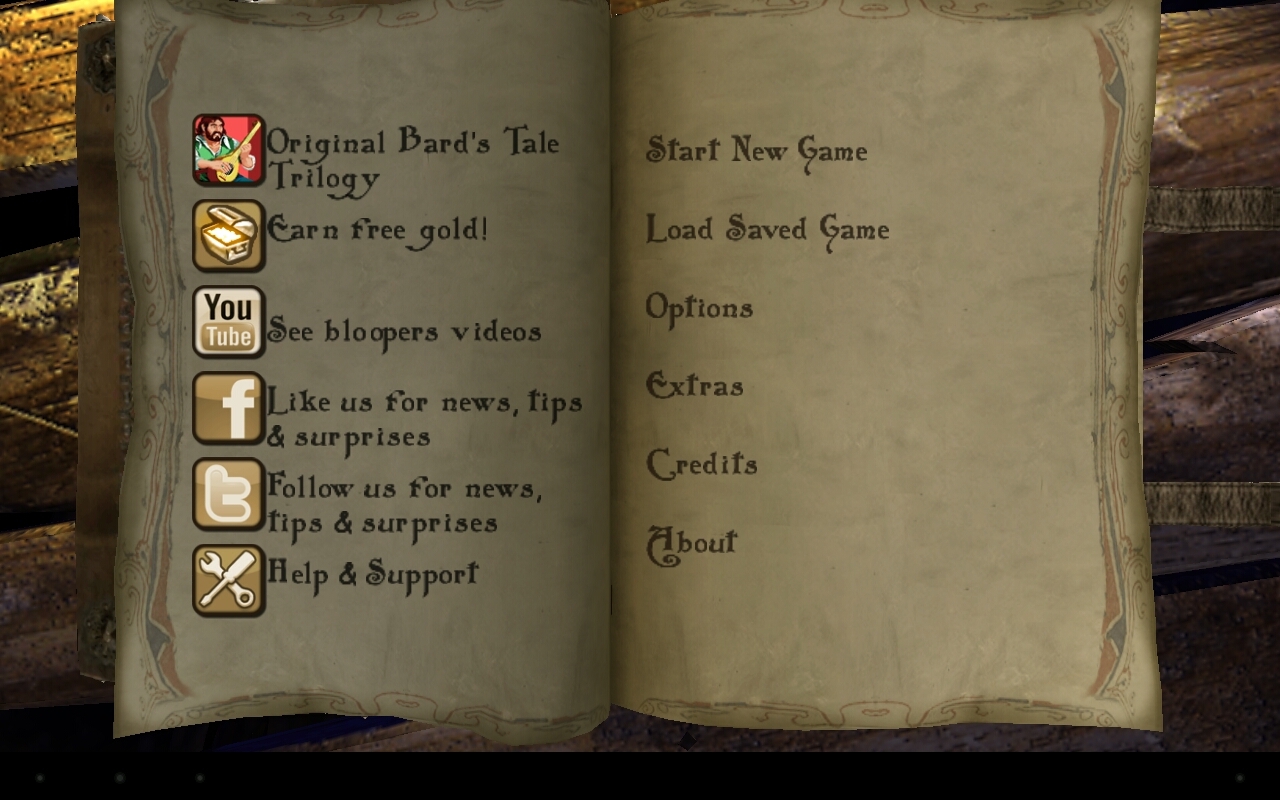
Task: Click the wrench and screwdriver icon
Action: coord(229,580)
